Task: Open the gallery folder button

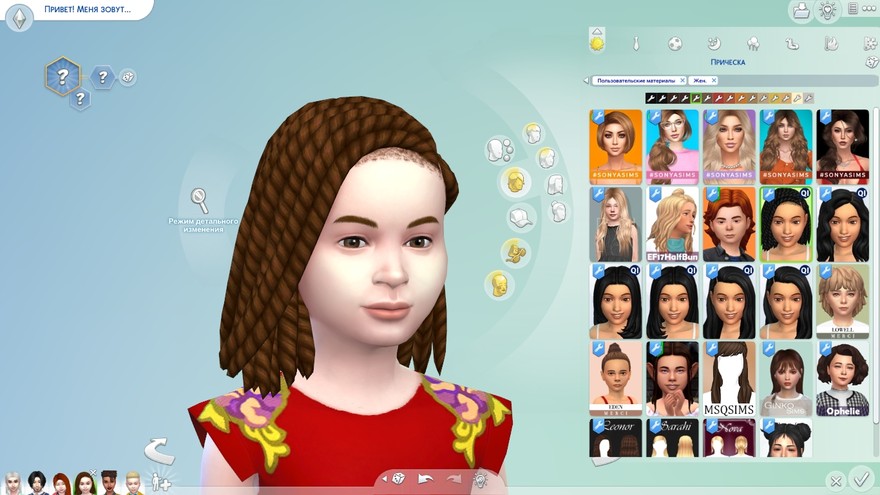Action: point(800,11)
